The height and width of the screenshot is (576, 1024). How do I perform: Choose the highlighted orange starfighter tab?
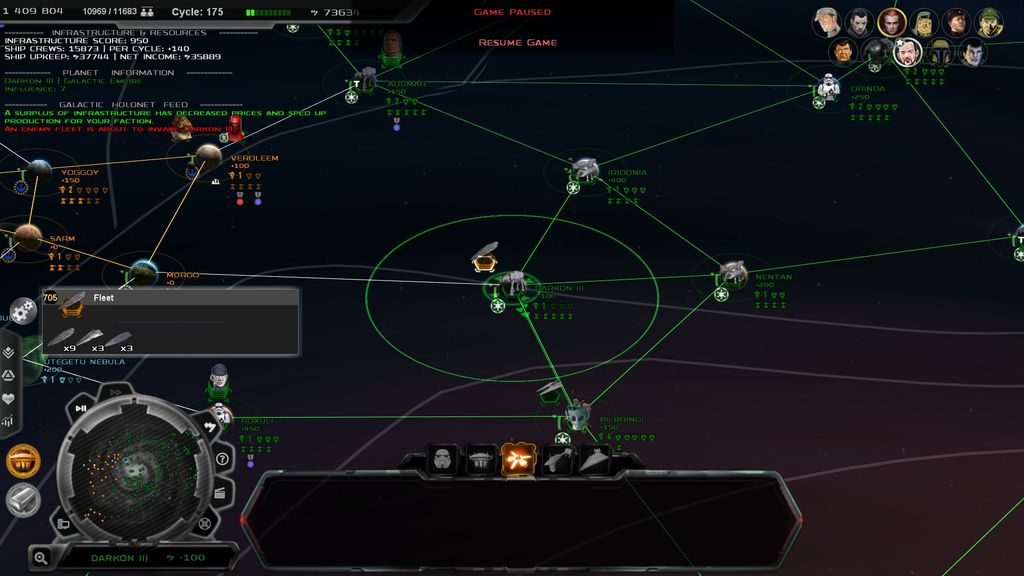coord(518,460)
